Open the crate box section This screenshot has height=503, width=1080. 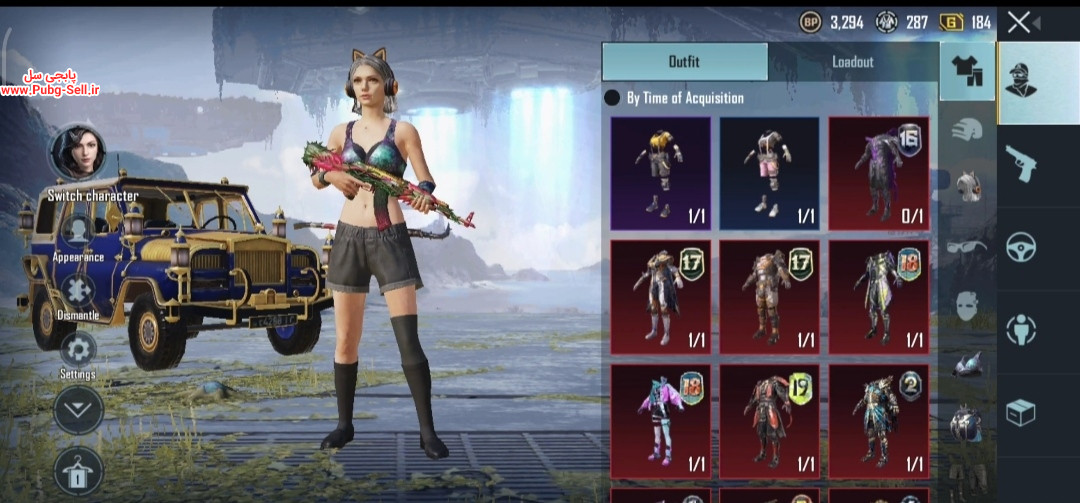tap(1021, 412)
